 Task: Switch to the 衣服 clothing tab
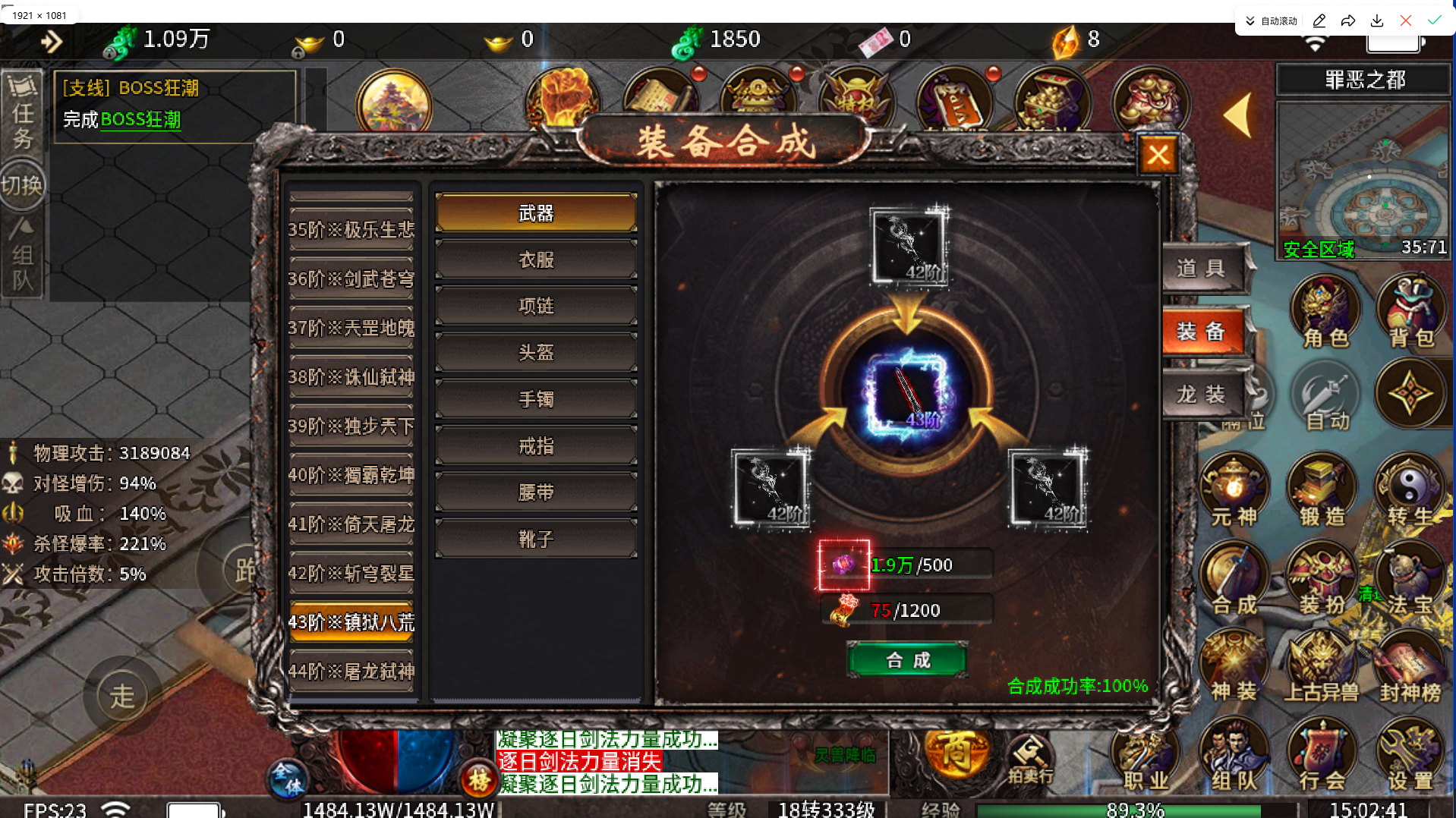[535, 259]
